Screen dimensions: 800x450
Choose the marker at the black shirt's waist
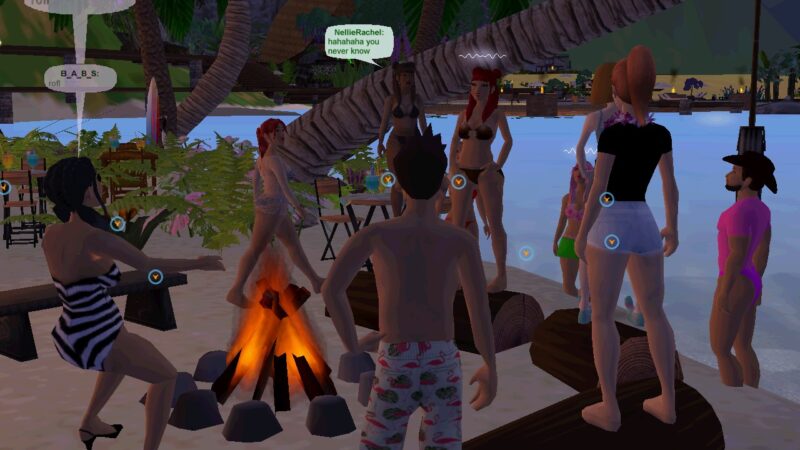606,199
